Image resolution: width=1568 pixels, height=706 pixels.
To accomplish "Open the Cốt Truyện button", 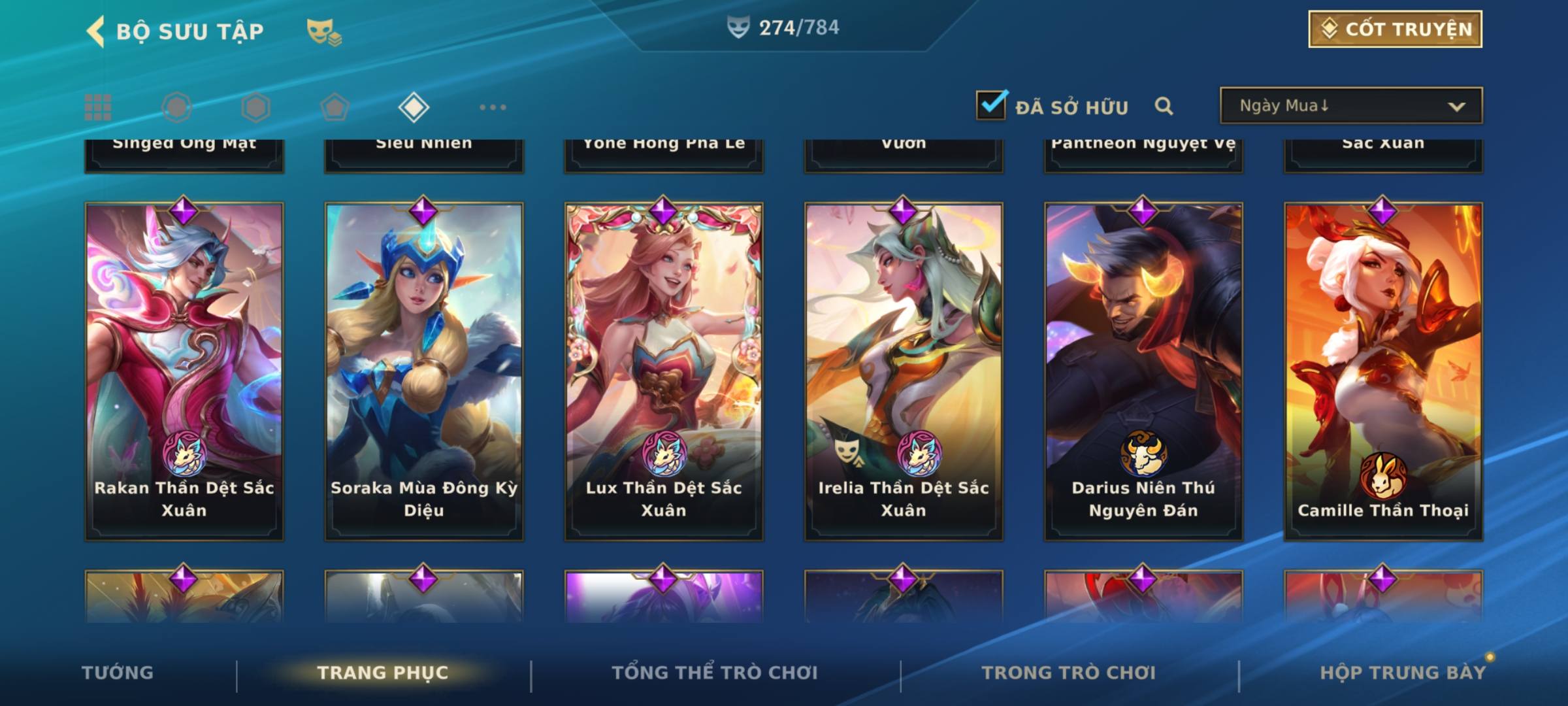I will (x=1395, y=29).
